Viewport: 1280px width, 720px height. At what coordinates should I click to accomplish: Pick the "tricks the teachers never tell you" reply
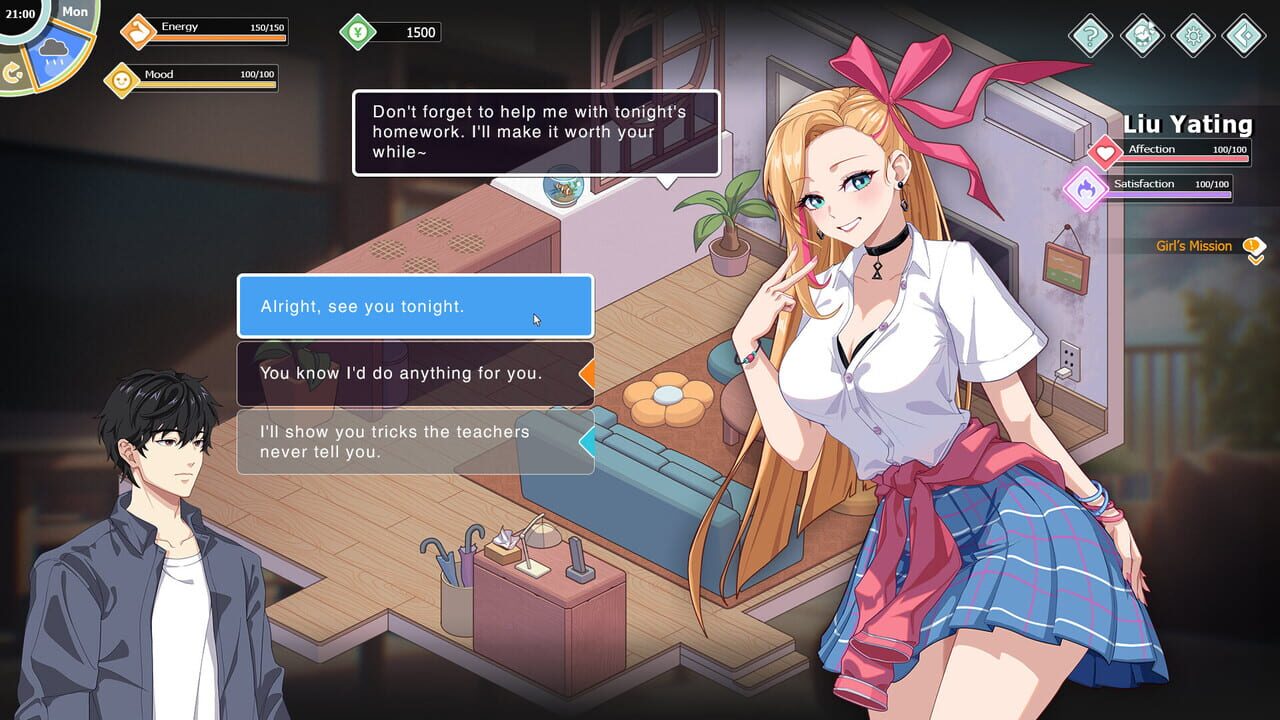coord(415,441)
